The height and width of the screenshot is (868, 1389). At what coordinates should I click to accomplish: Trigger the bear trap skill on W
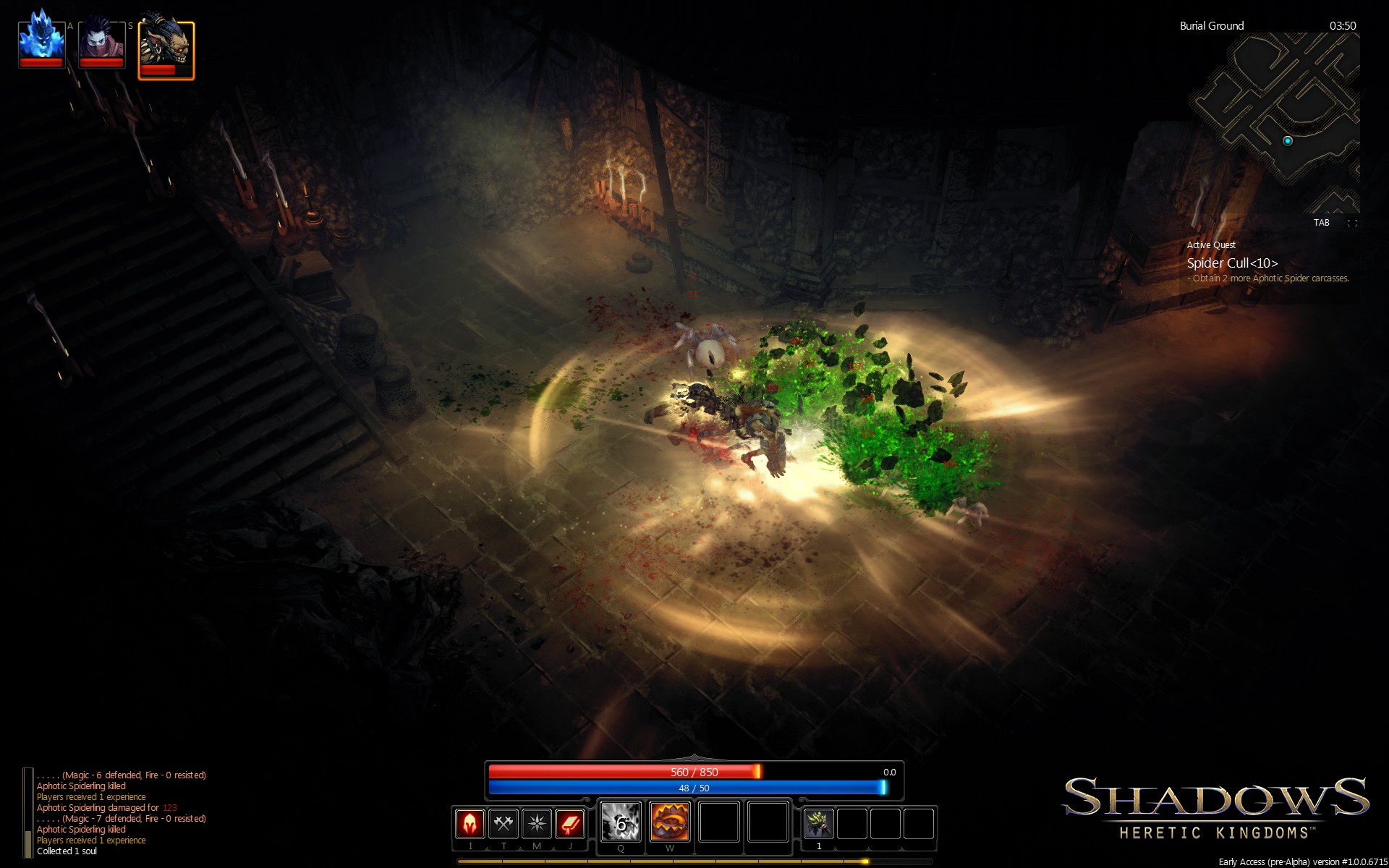tap(668, 822)
